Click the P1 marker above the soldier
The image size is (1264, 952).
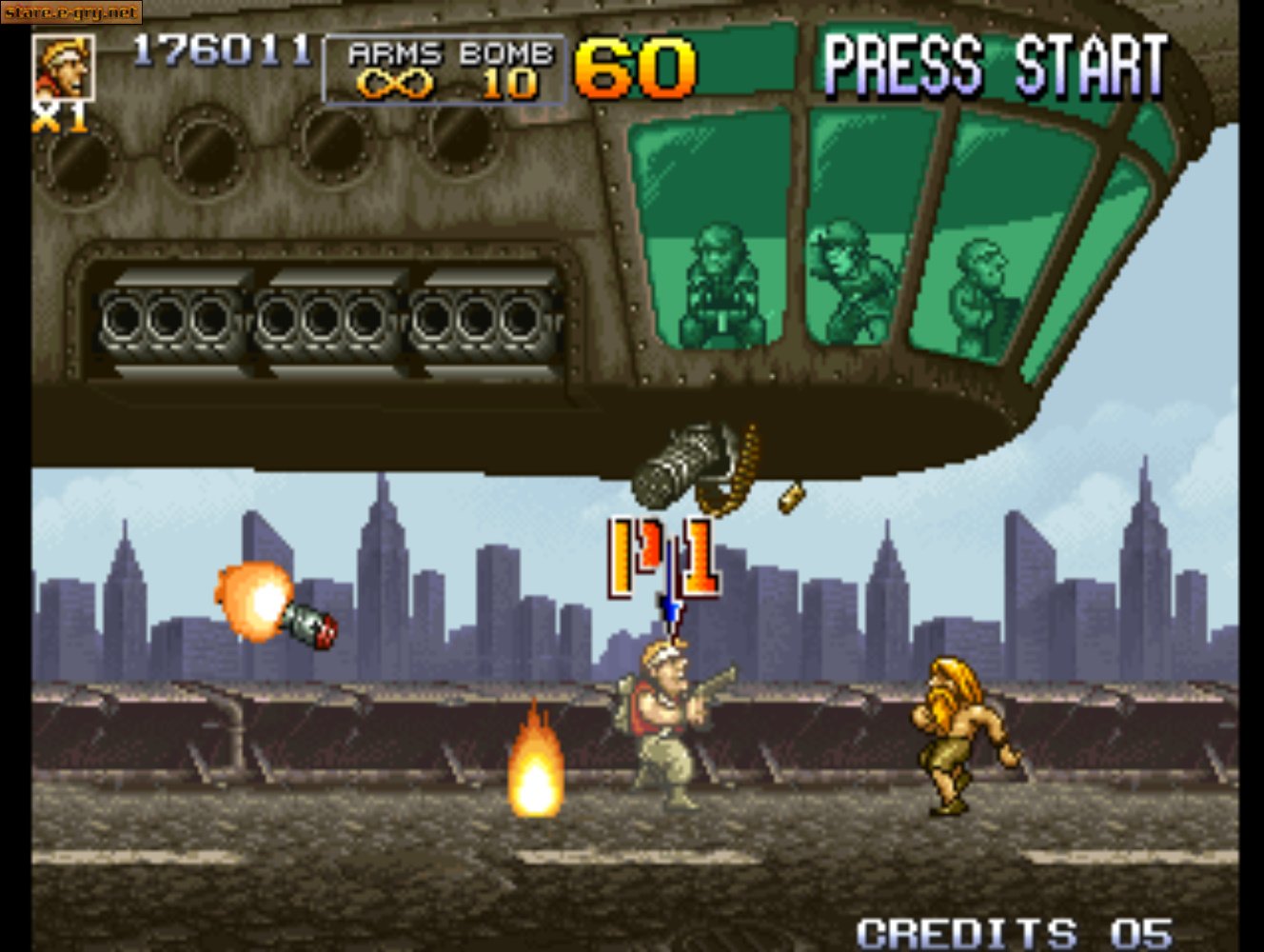(664, 557)
